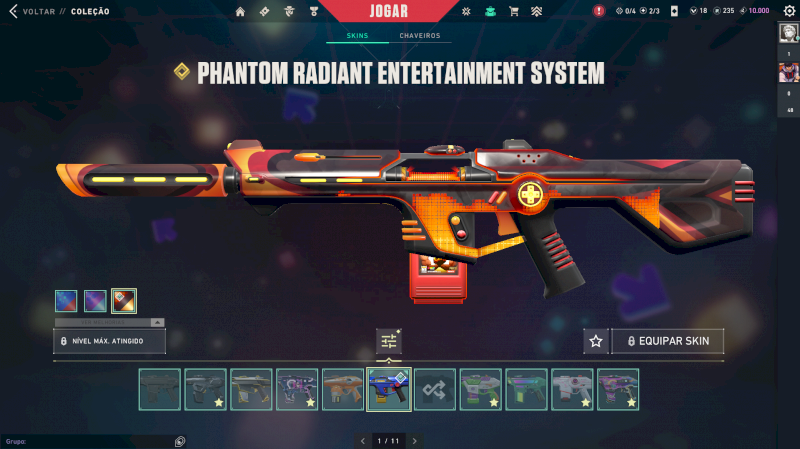Open the top player avatar in sidebar
Image resolution: width=800 pixels, height=449 pixels.
788,32
